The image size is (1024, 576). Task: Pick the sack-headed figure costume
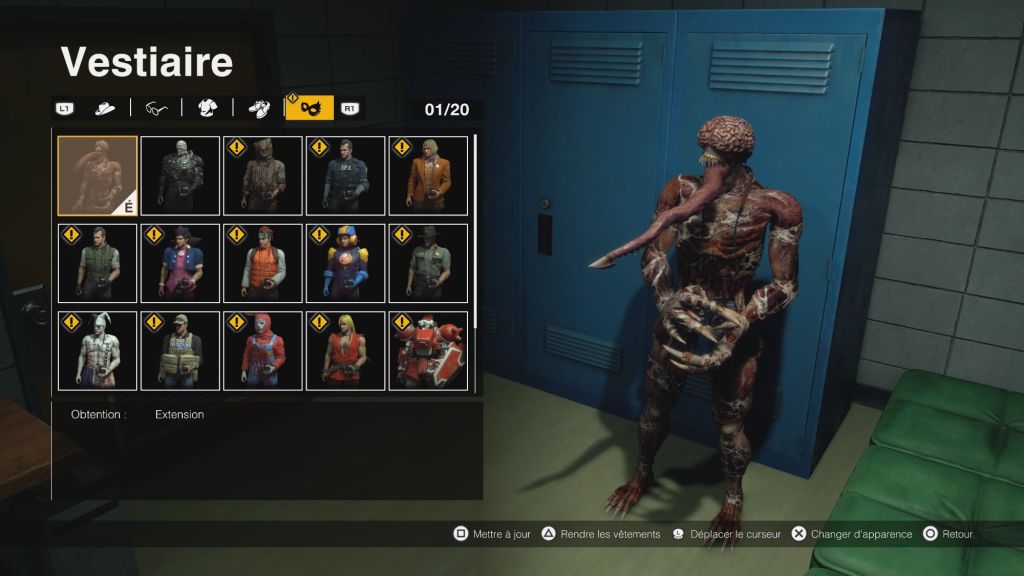point(263,176)
